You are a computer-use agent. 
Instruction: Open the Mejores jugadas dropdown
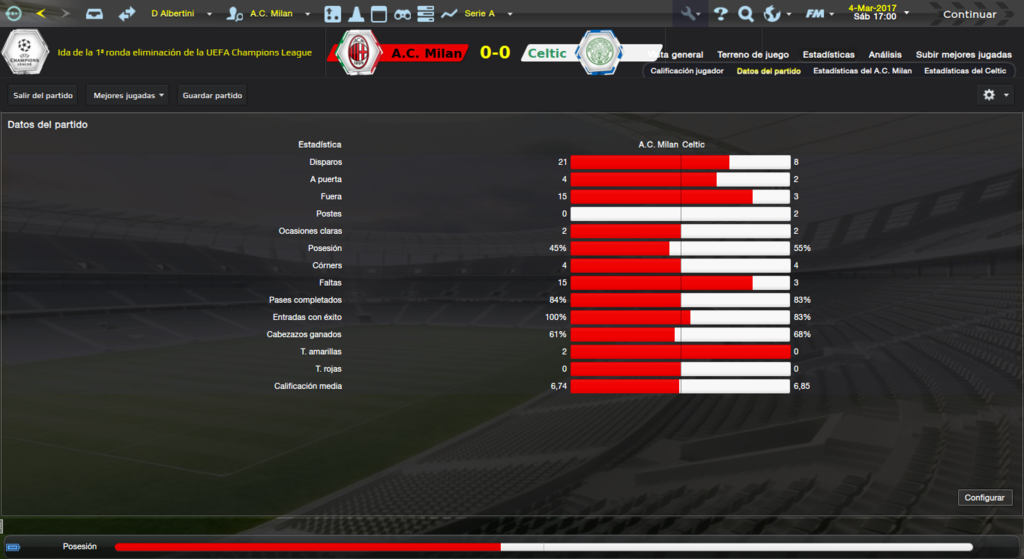[x=128, y=95]
